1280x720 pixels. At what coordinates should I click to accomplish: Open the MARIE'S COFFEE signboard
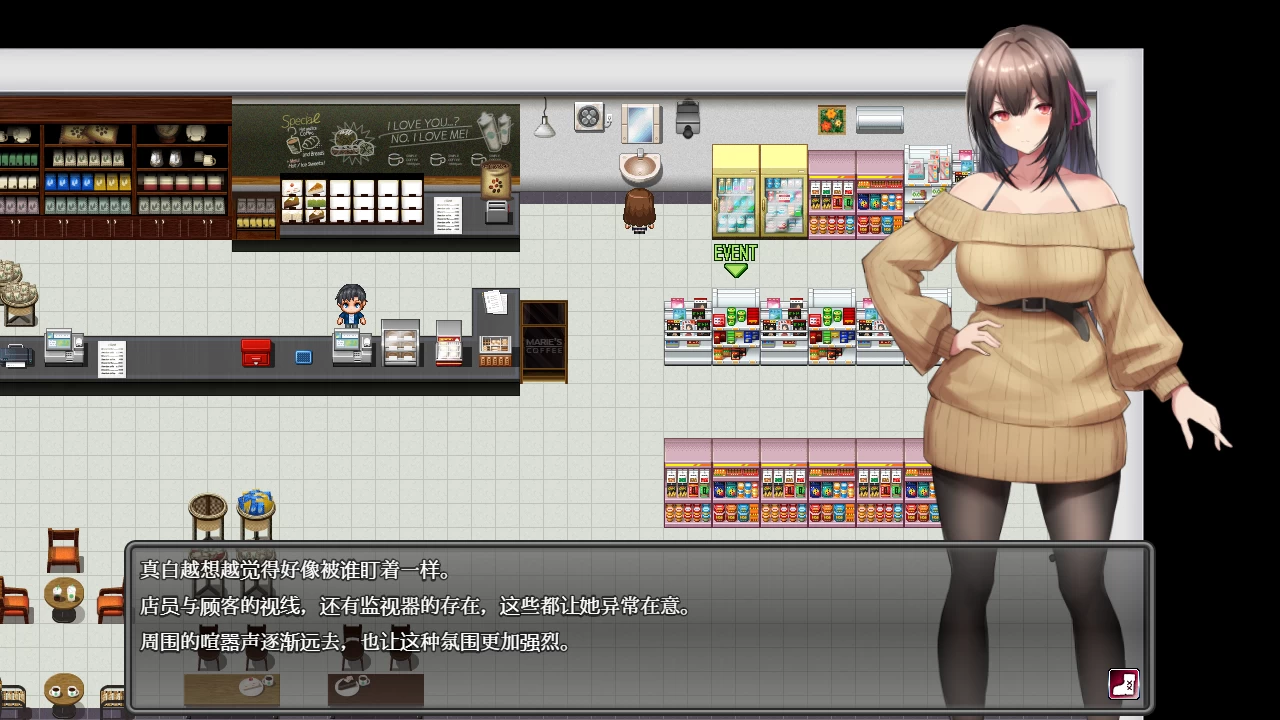coord(544,340)
